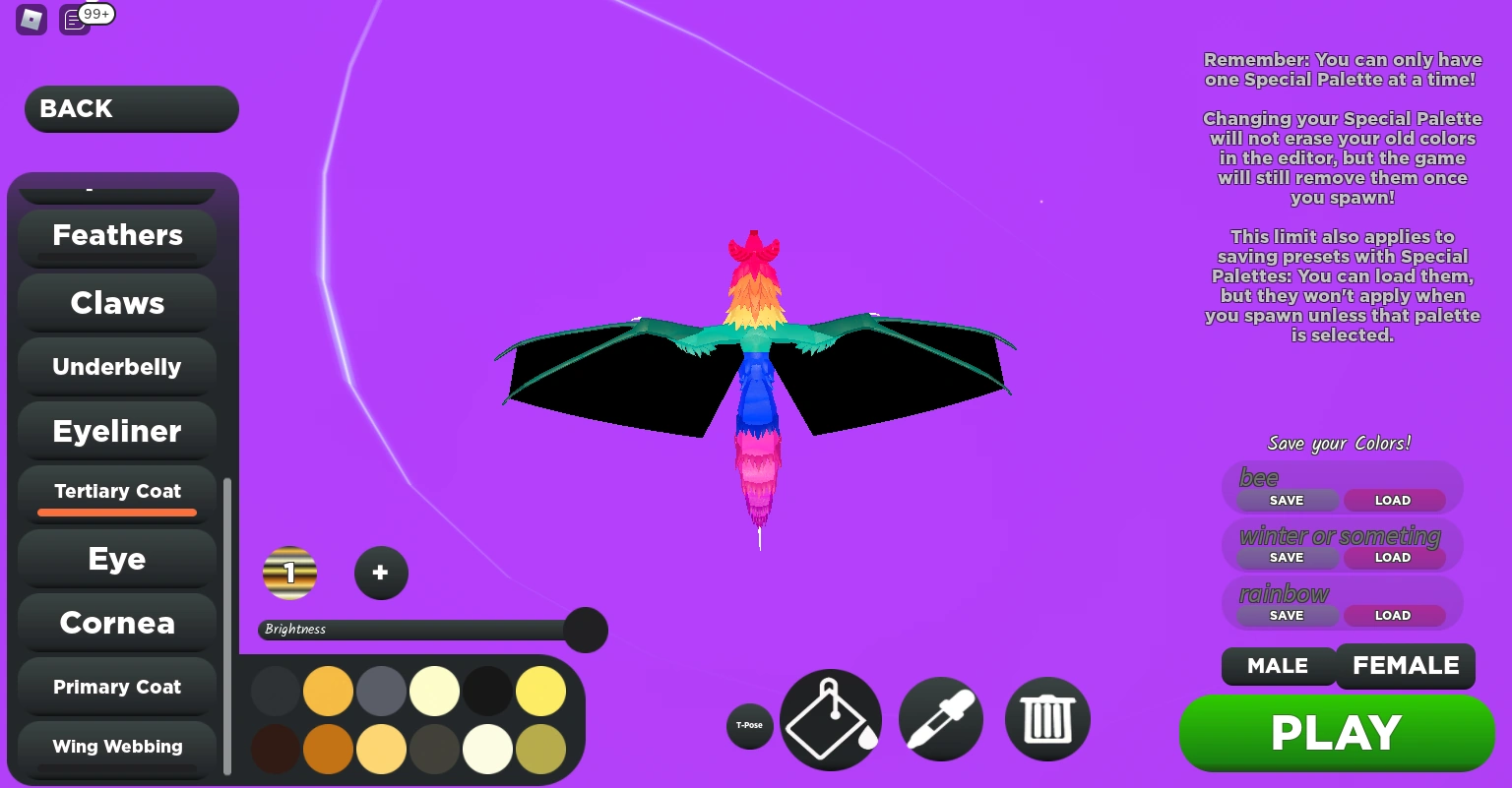Clear colors with the trash can icon
The height and width of the screenshot is (788, 1512).
tap(1046, 719)
